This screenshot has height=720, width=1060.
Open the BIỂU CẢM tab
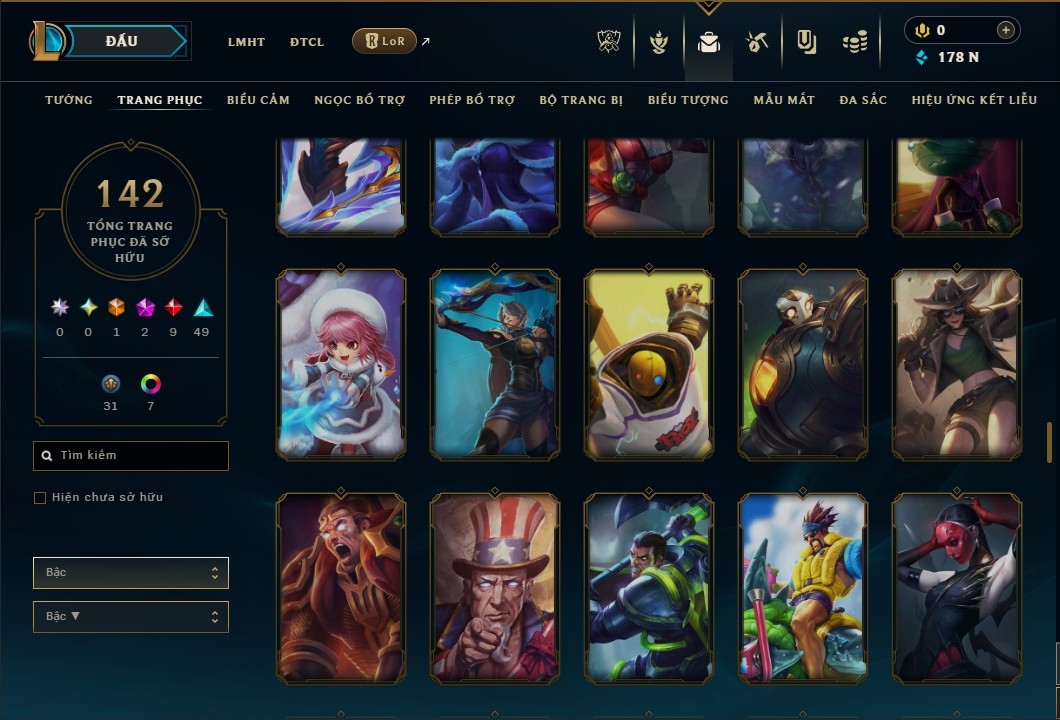tap(258, 100)
